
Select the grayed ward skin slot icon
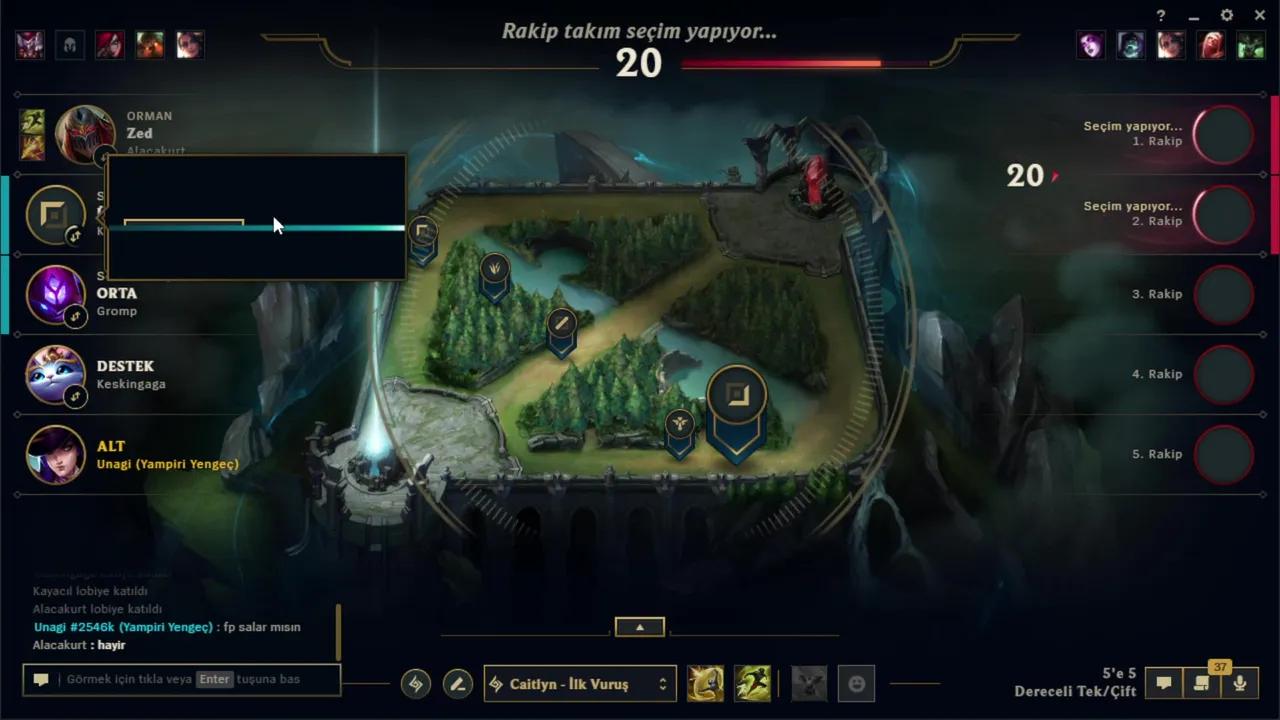[809, 683]
